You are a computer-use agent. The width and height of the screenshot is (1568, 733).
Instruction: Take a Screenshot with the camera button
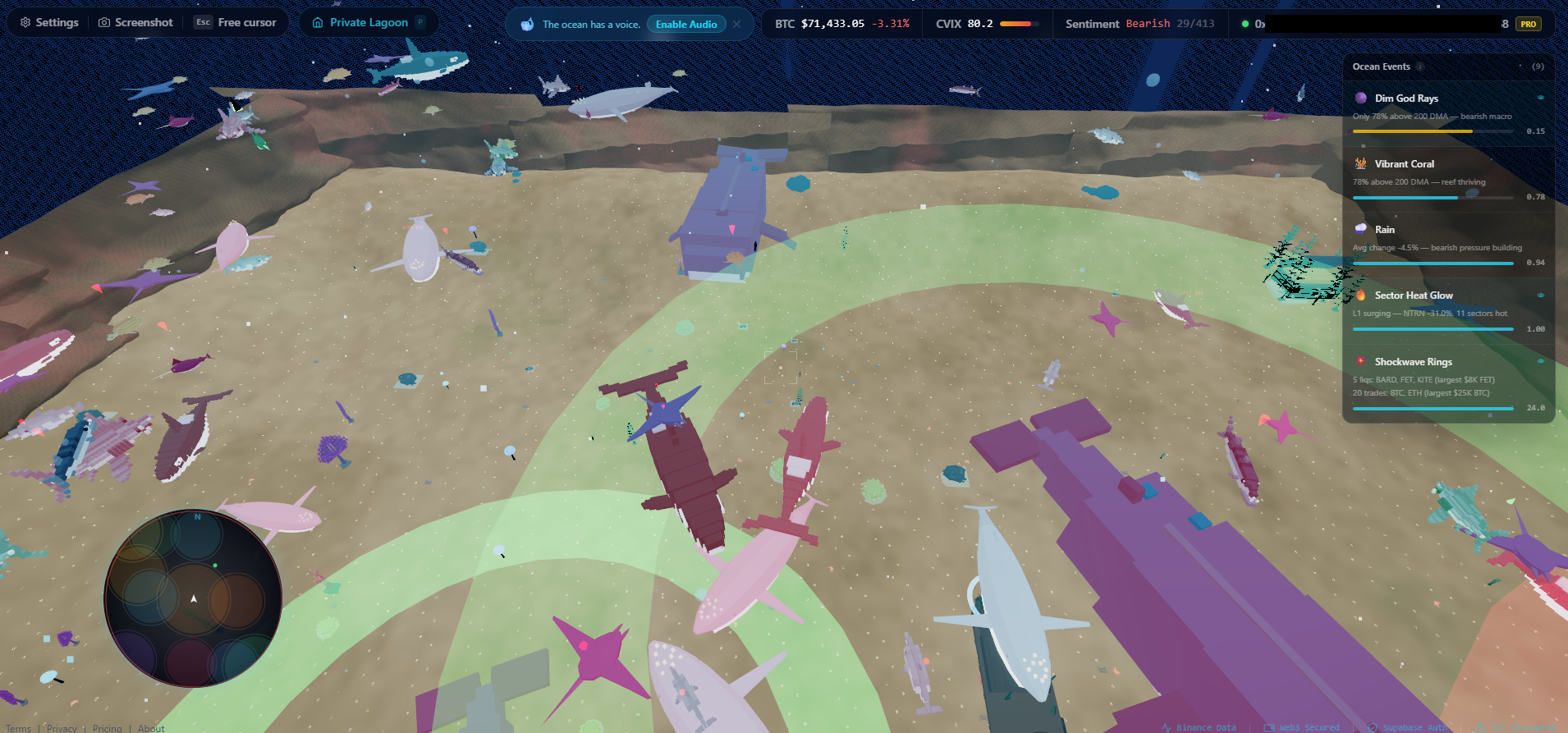tap(135, 23)
